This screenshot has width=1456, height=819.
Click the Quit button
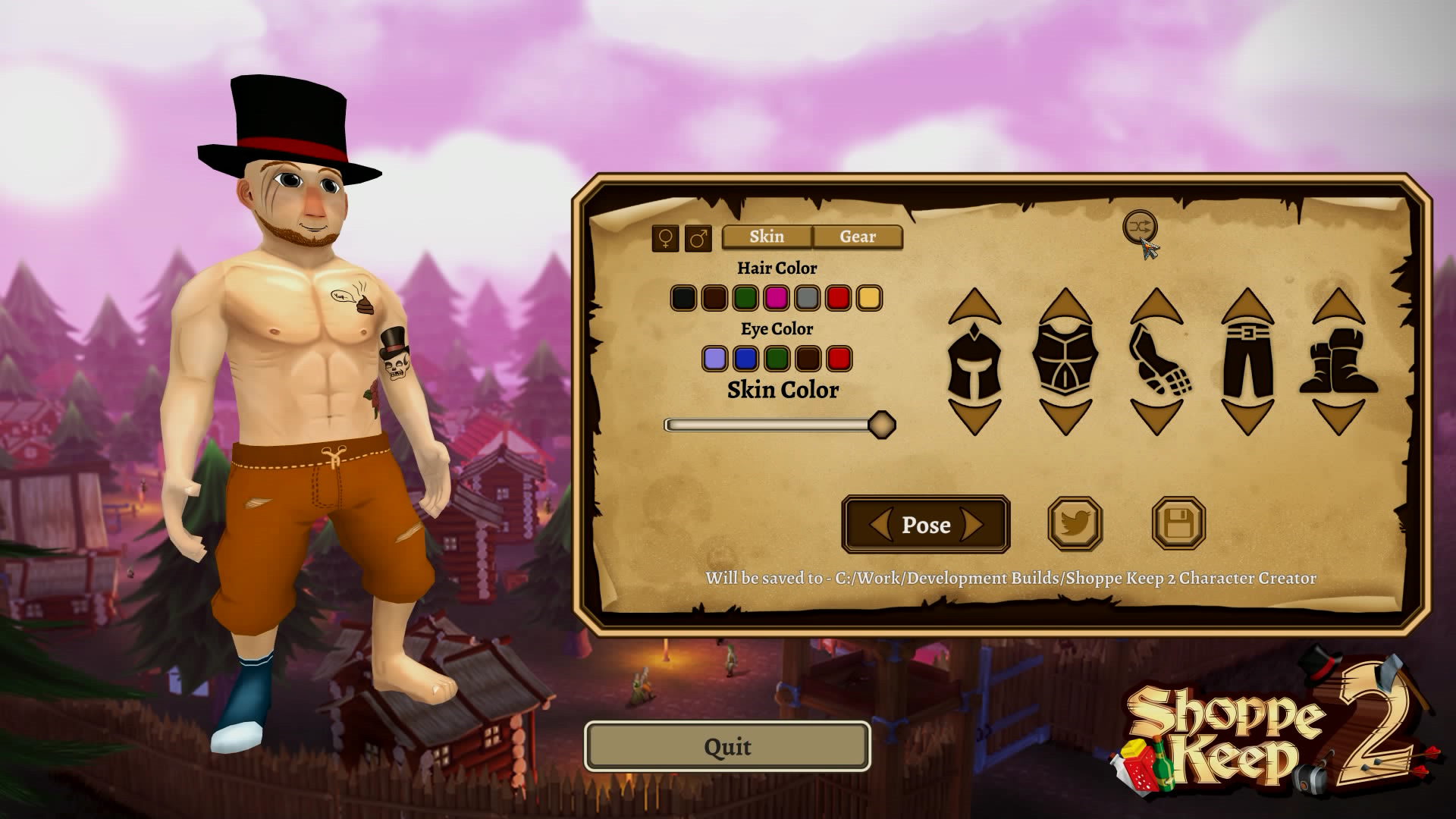(x=726, y=747)
